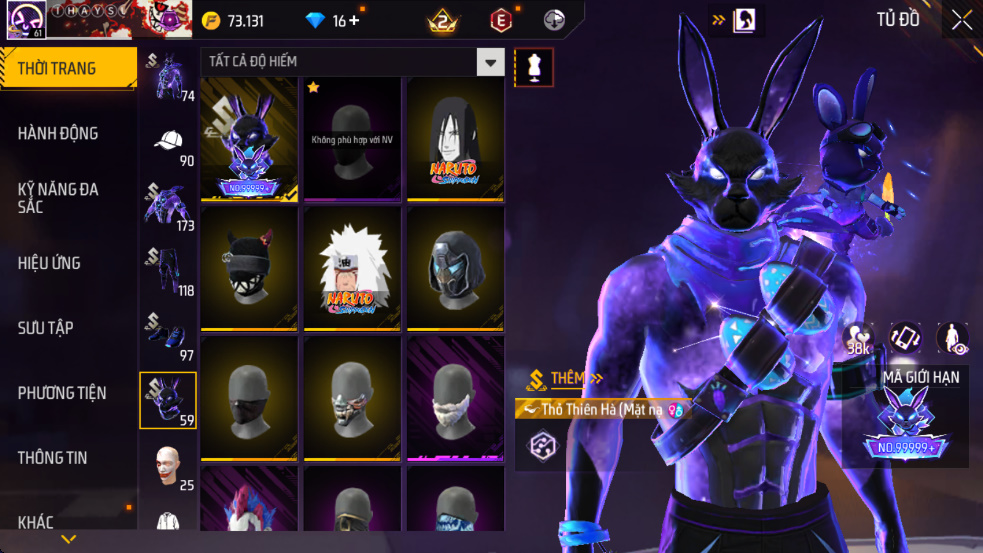
Task: Open the bald head face category
Action: tap(168, 465)
